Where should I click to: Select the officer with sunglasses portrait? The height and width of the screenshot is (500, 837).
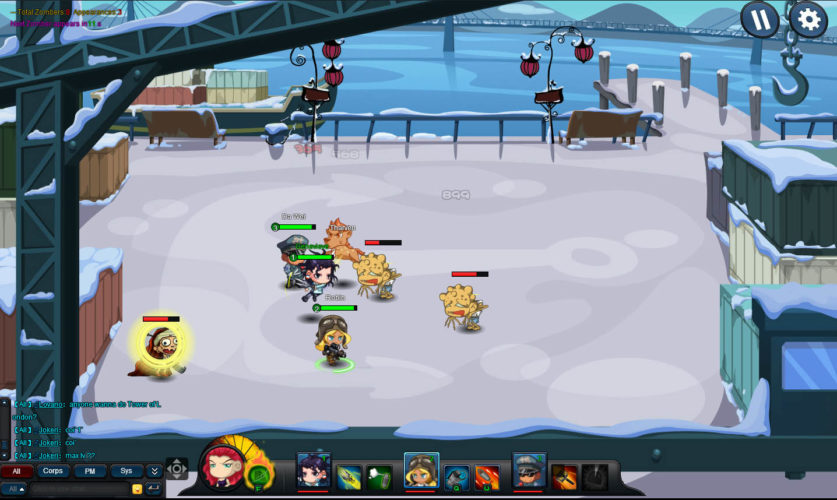point(529,471)
